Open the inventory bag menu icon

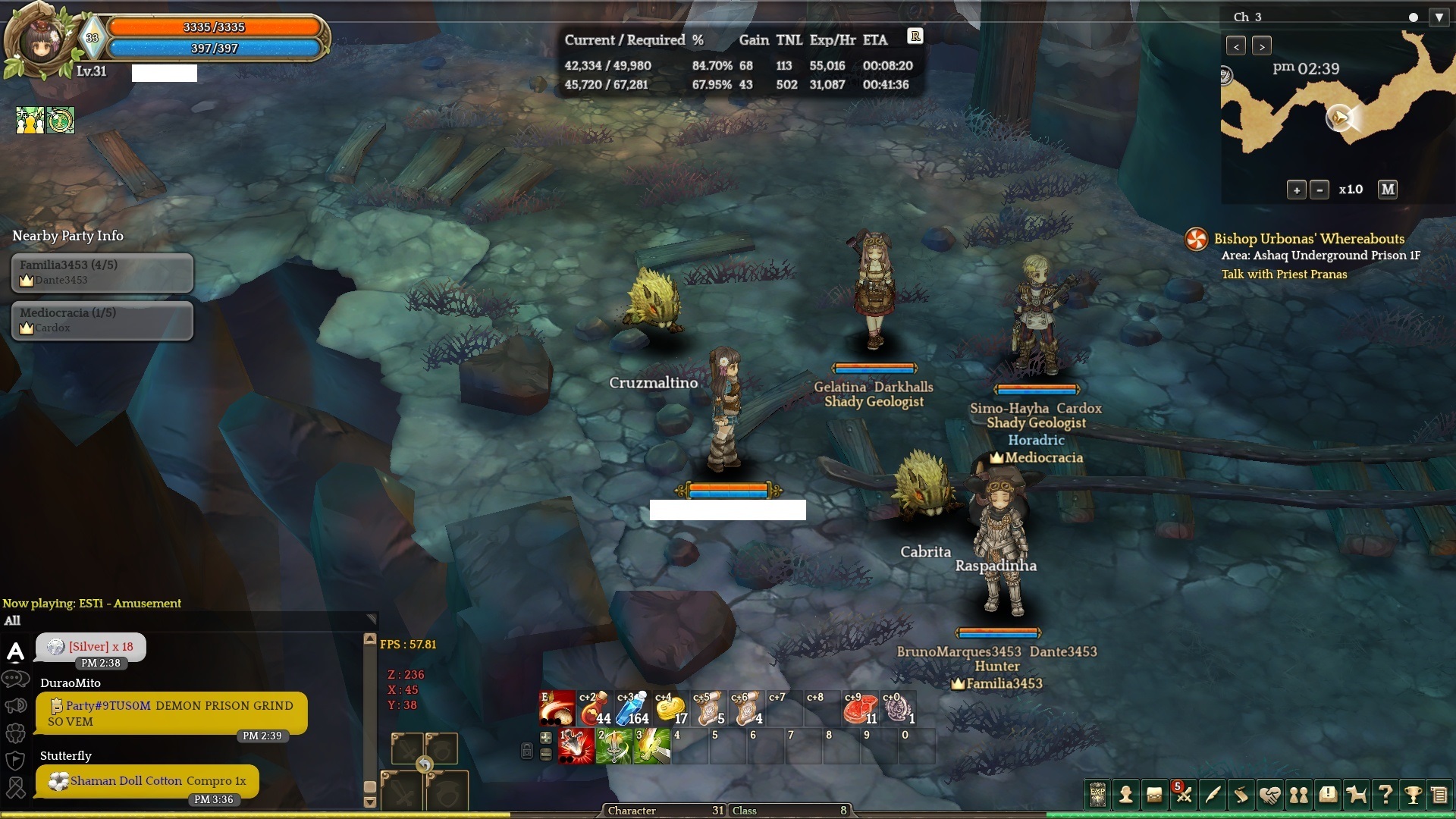click(1154, 795)
